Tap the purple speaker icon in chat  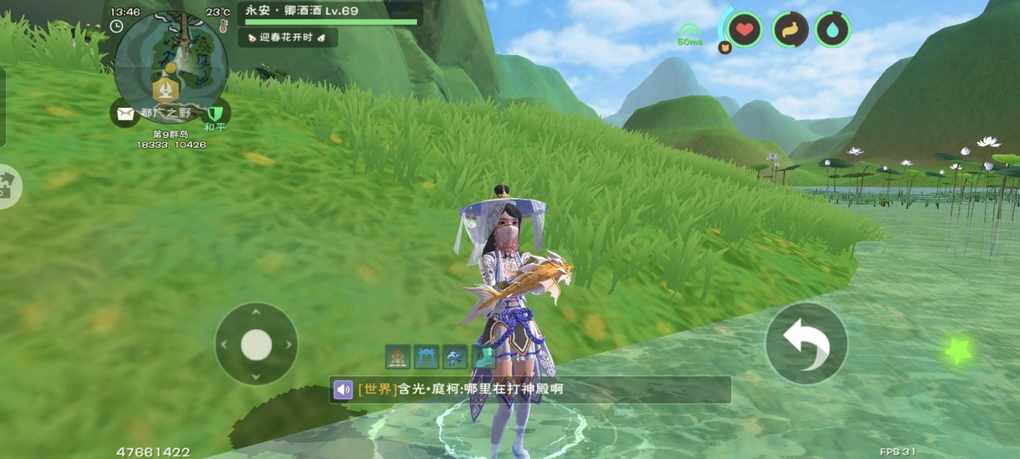[343, 389]
